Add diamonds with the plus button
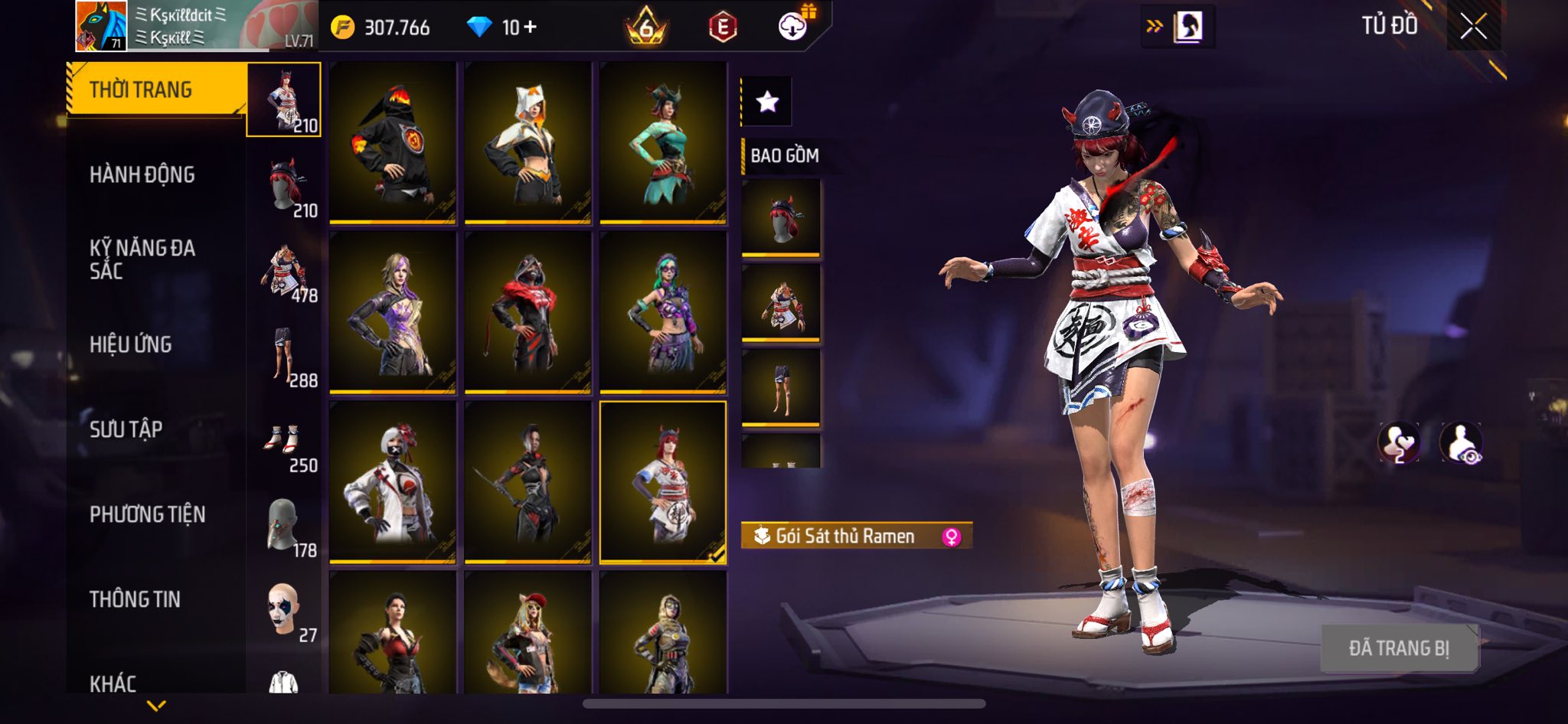This screenshot has height=724, width=1568. click(530, 28)
